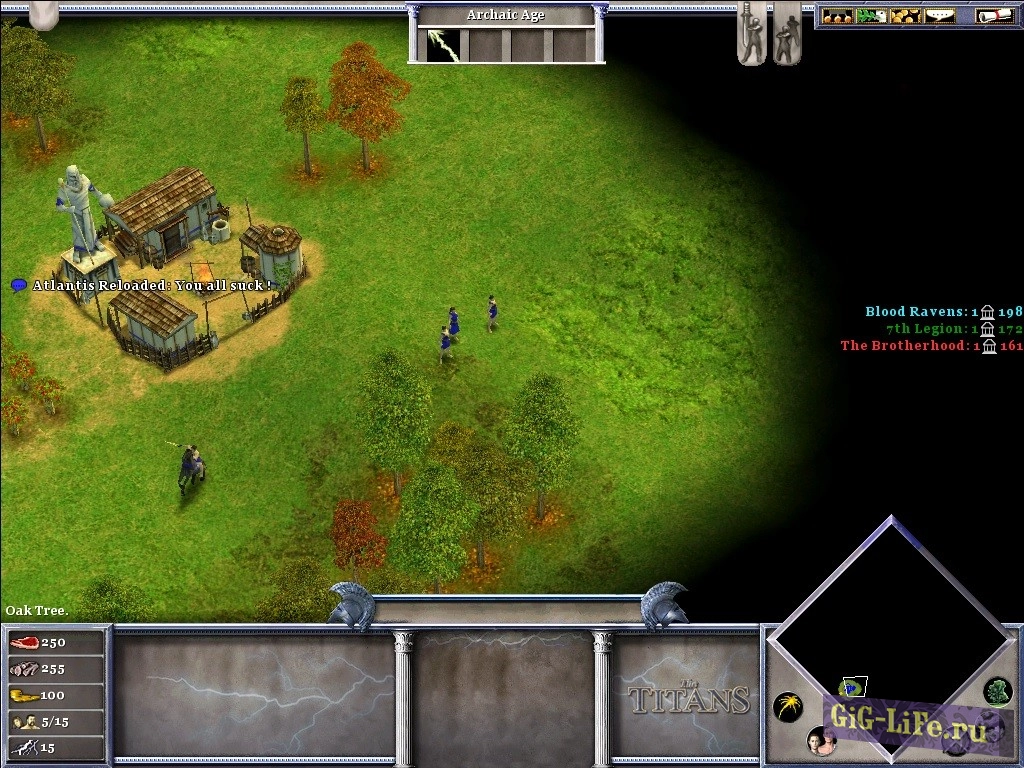
Task: Open chat with the speech bubble icon
Action: click(939, 16)
